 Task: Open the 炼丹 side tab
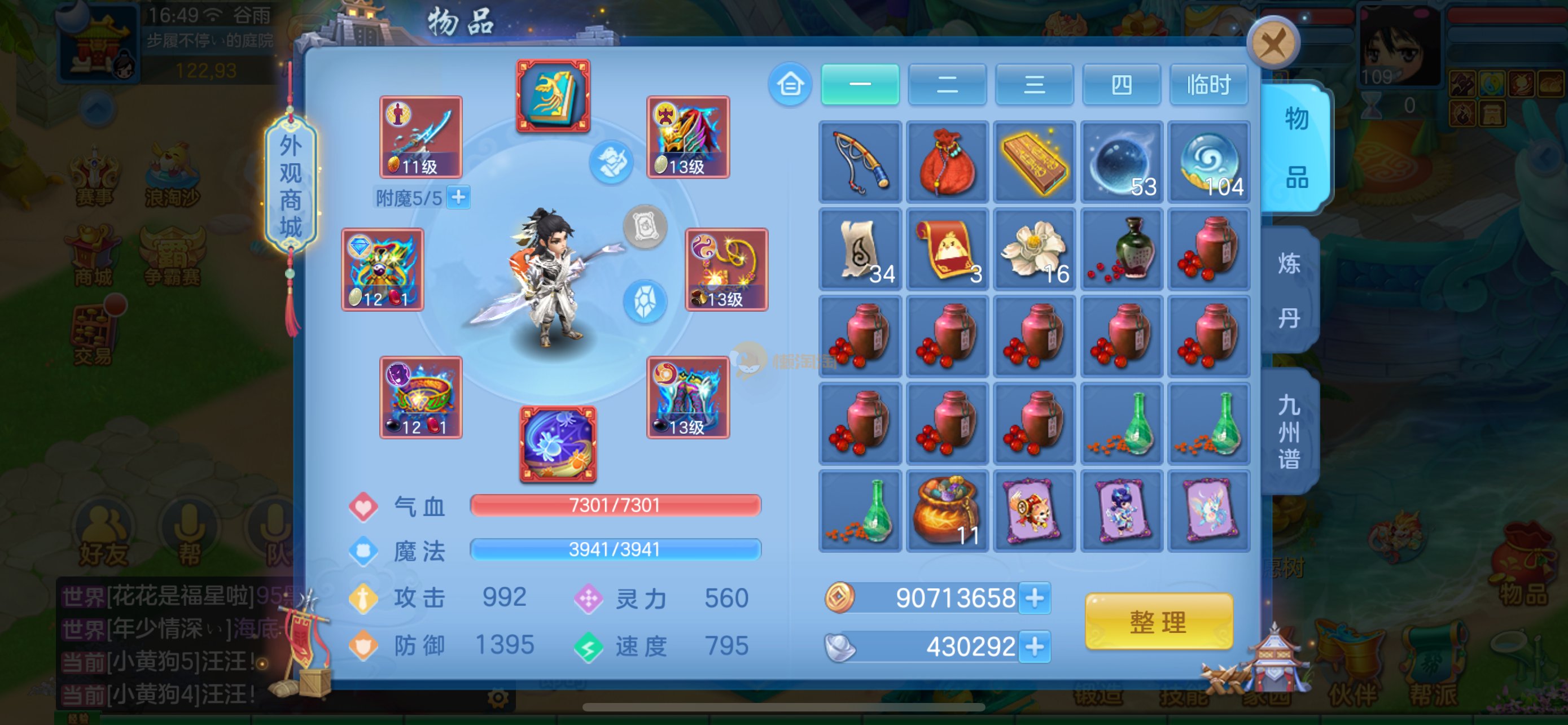click(1290, 290)
